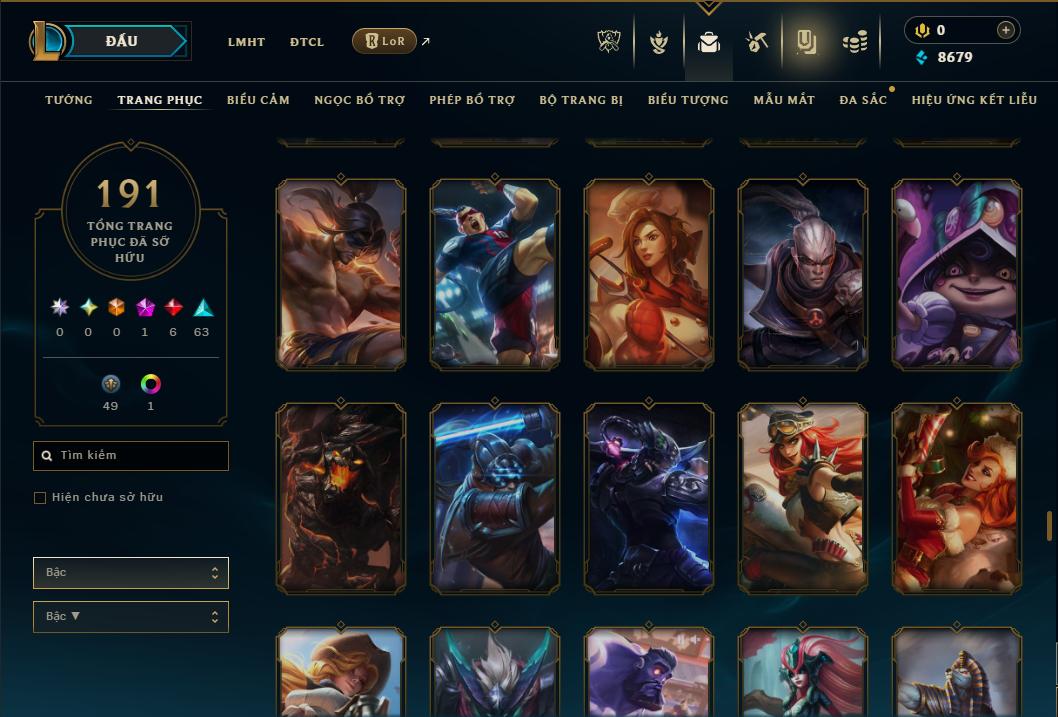1058x717 pixels.
Task: Switch to ĐTCL in the top bar
Action: [307, 42]
